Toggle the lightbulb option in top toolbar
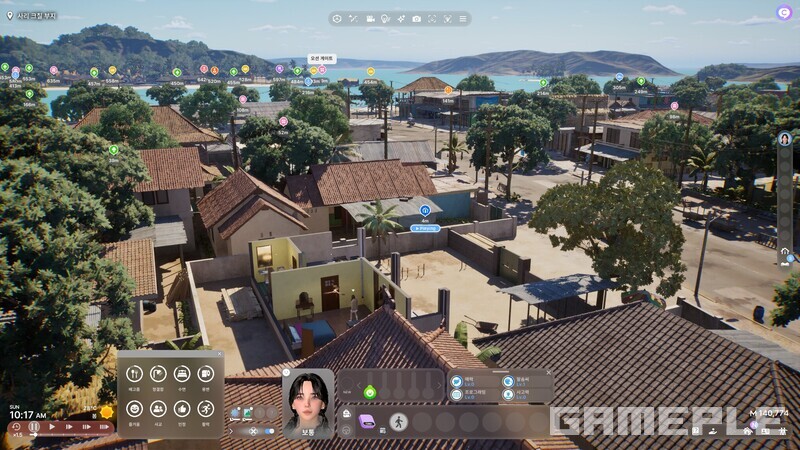Screen dimensions: 800x450 385,18
